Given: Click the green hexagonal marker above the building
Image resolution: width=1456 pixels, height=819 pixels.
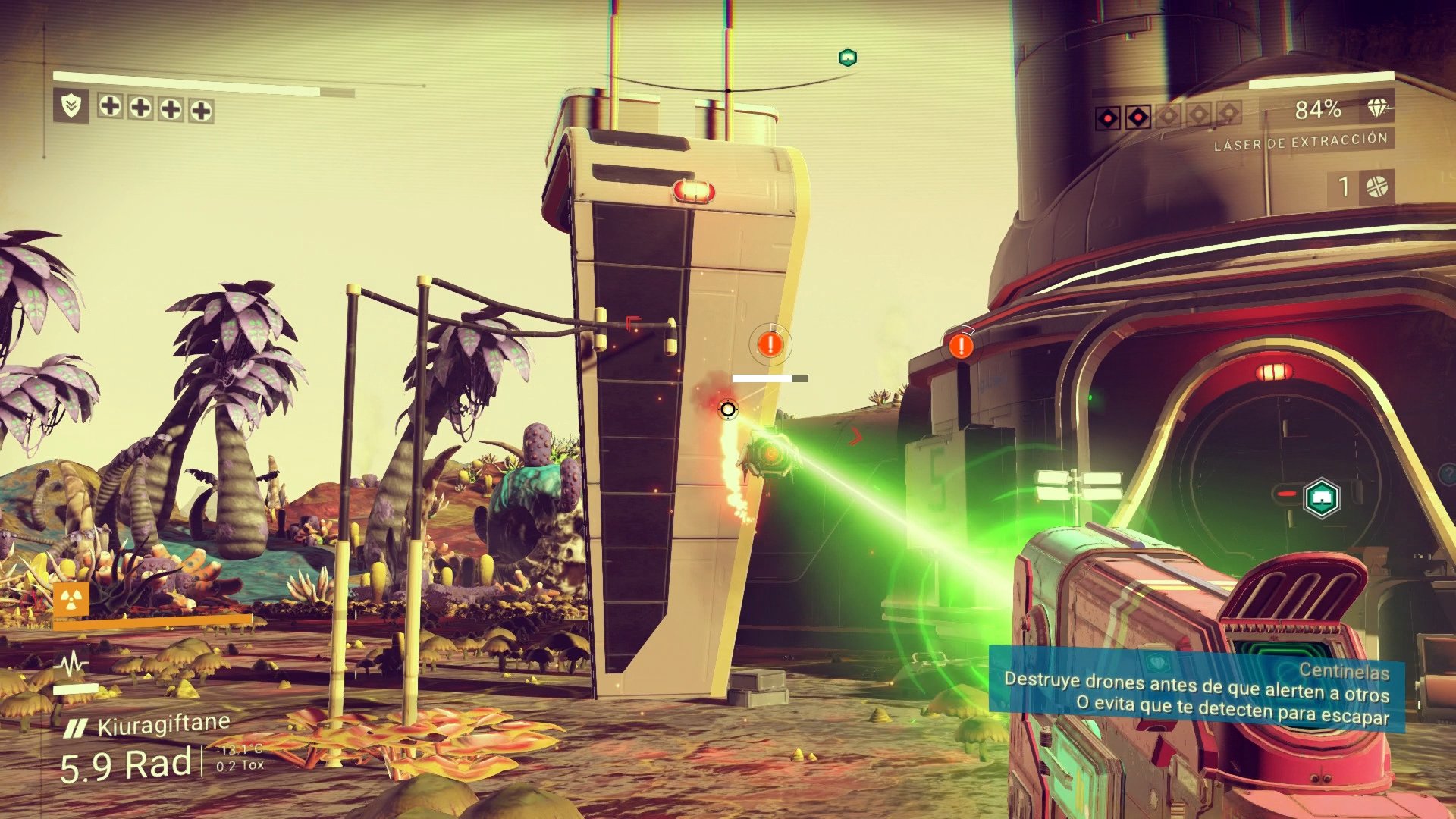Looking at the screenshot, I should (x=847, y=57).
